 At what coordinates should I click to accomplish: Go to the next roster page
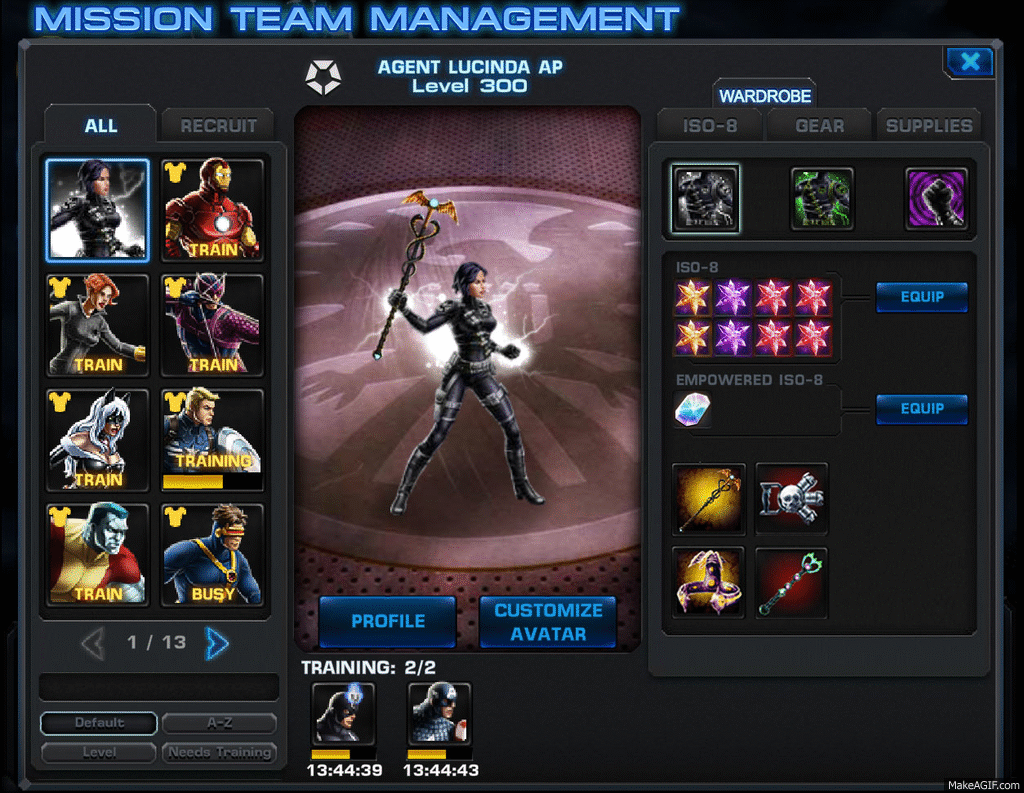pos(216,643)
